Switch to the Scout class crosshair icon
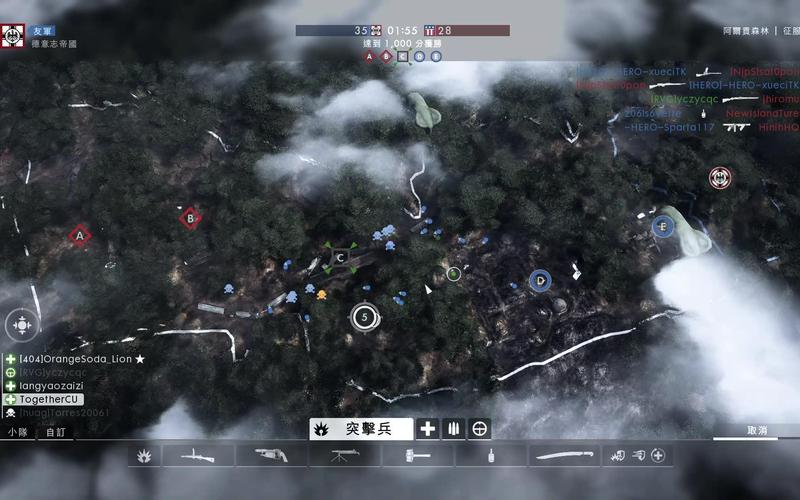This screenshot has width=800, height=500. click(481, 429)
